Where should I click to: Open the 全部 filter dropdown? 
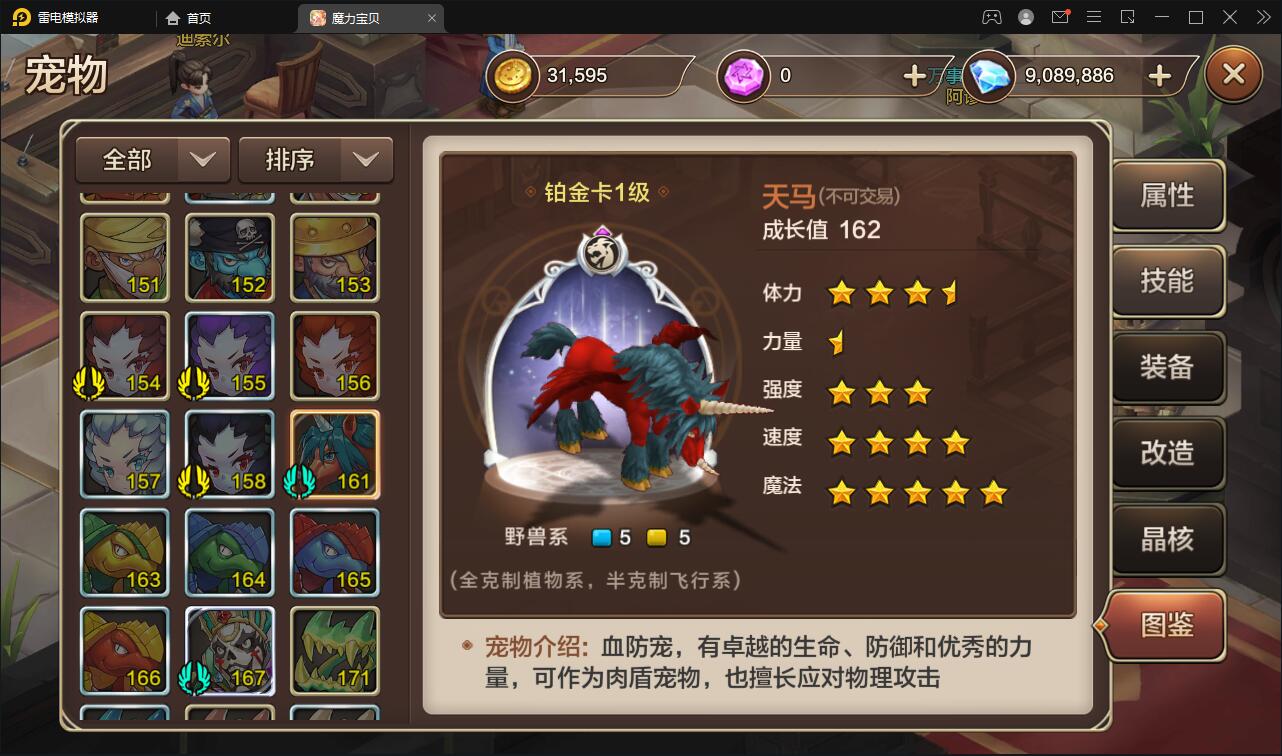tap(152, 159)
